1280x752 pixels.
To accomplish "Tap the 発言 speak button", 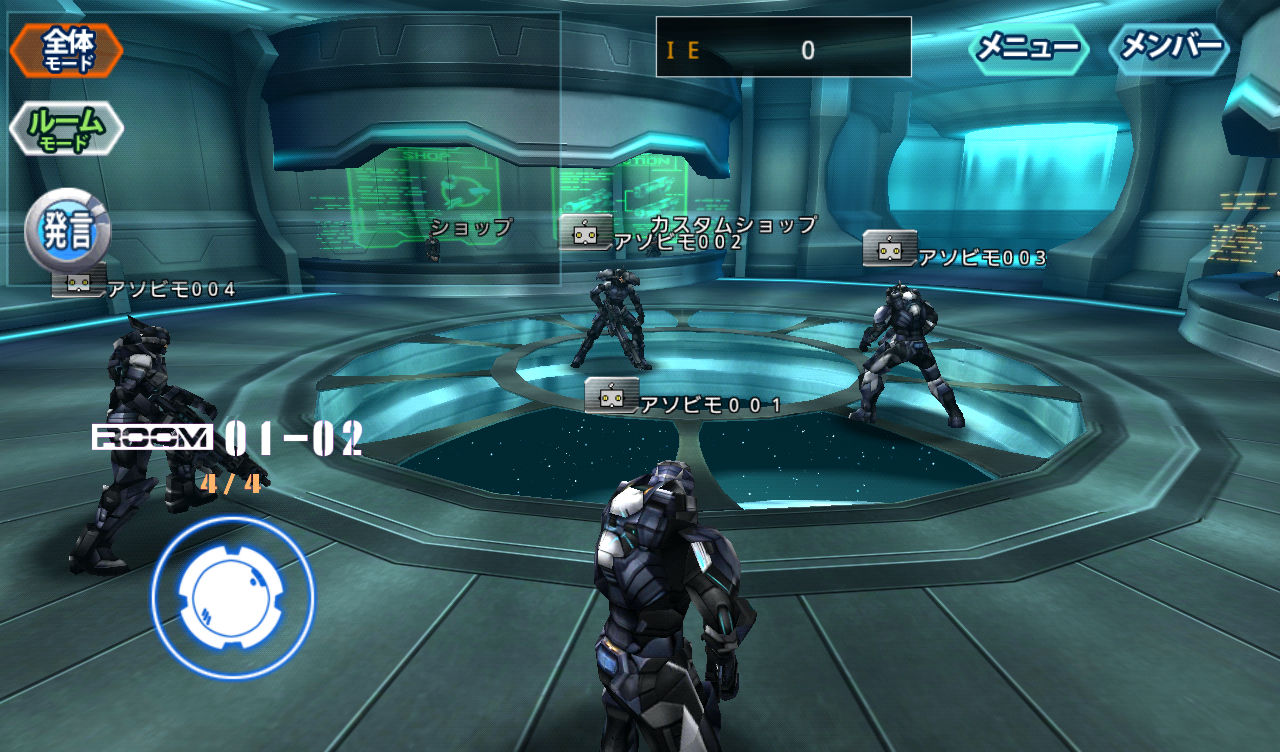I will click(67, 231).
